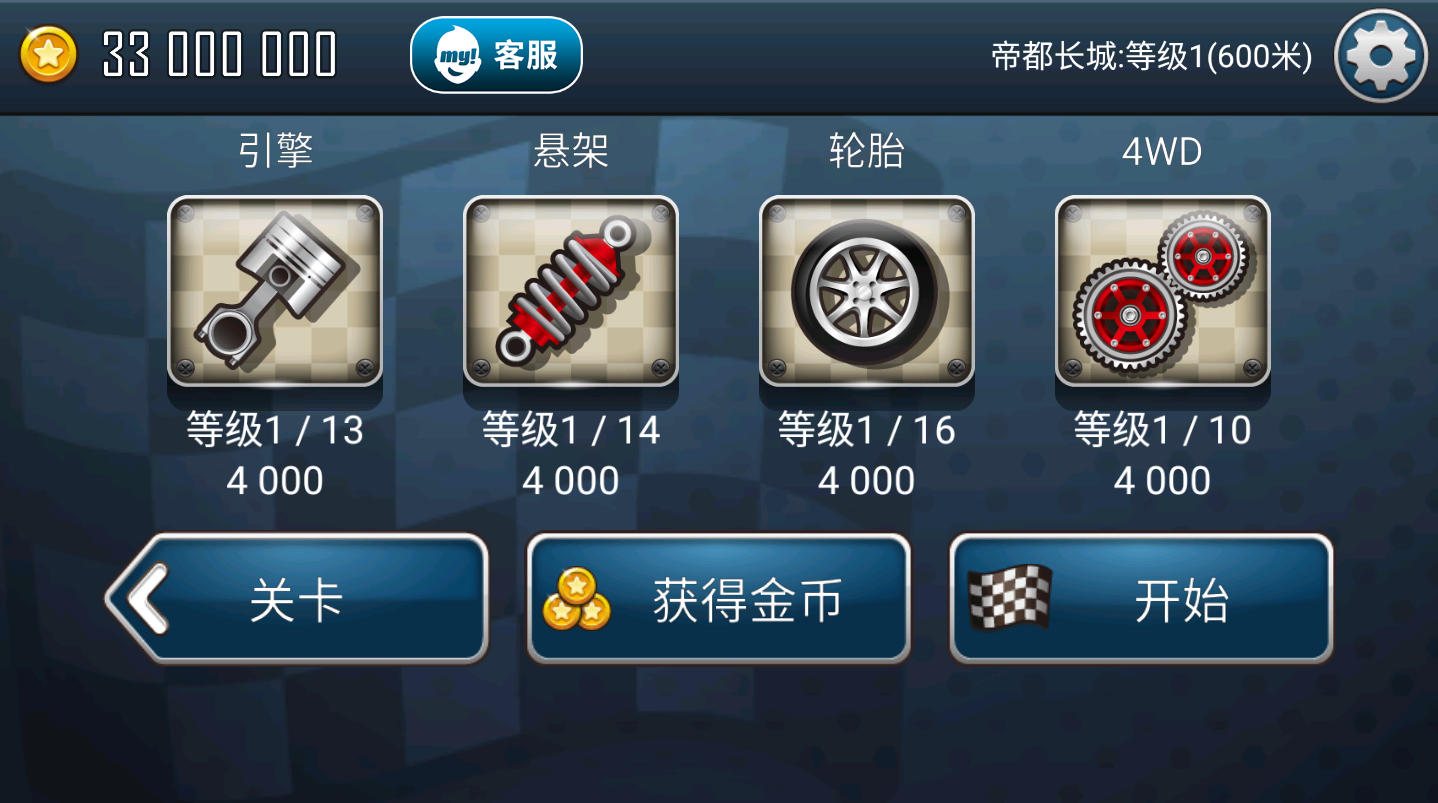Upgrade the 4WD red gears icon
1438x803 pixels.
1162,291
